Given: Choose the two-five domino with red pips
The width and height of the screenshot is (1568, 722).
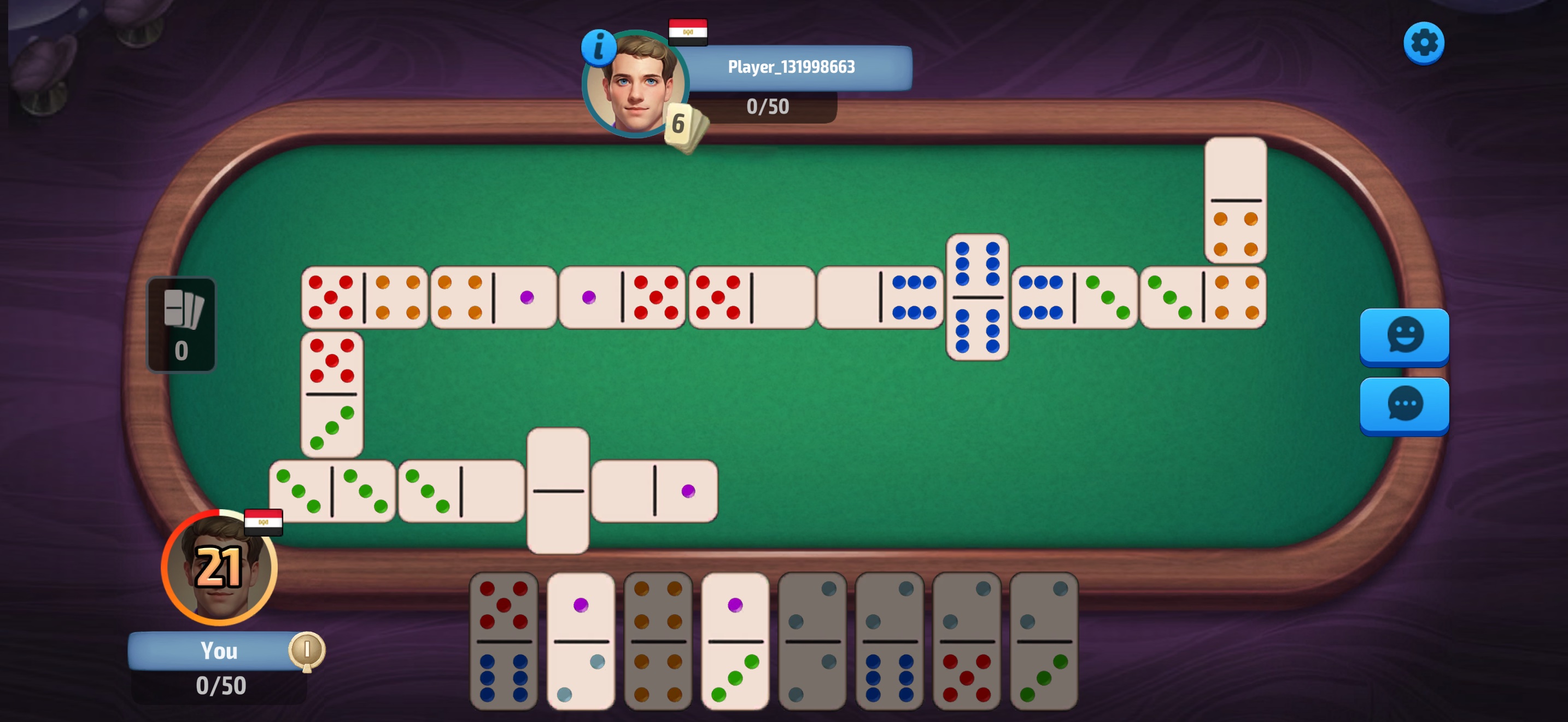Looking at the screenshot, I should [x=966, y=641].
